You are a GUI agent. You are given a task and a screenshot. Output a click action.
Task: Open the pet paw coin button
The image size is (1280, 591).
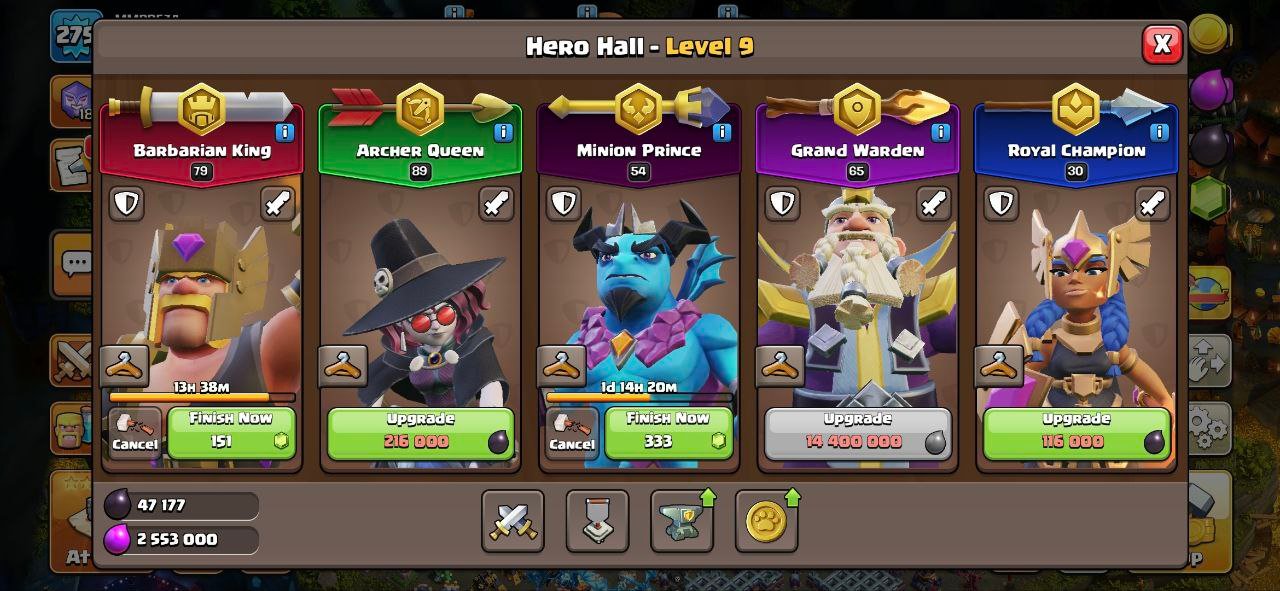[x=766, y=521]
